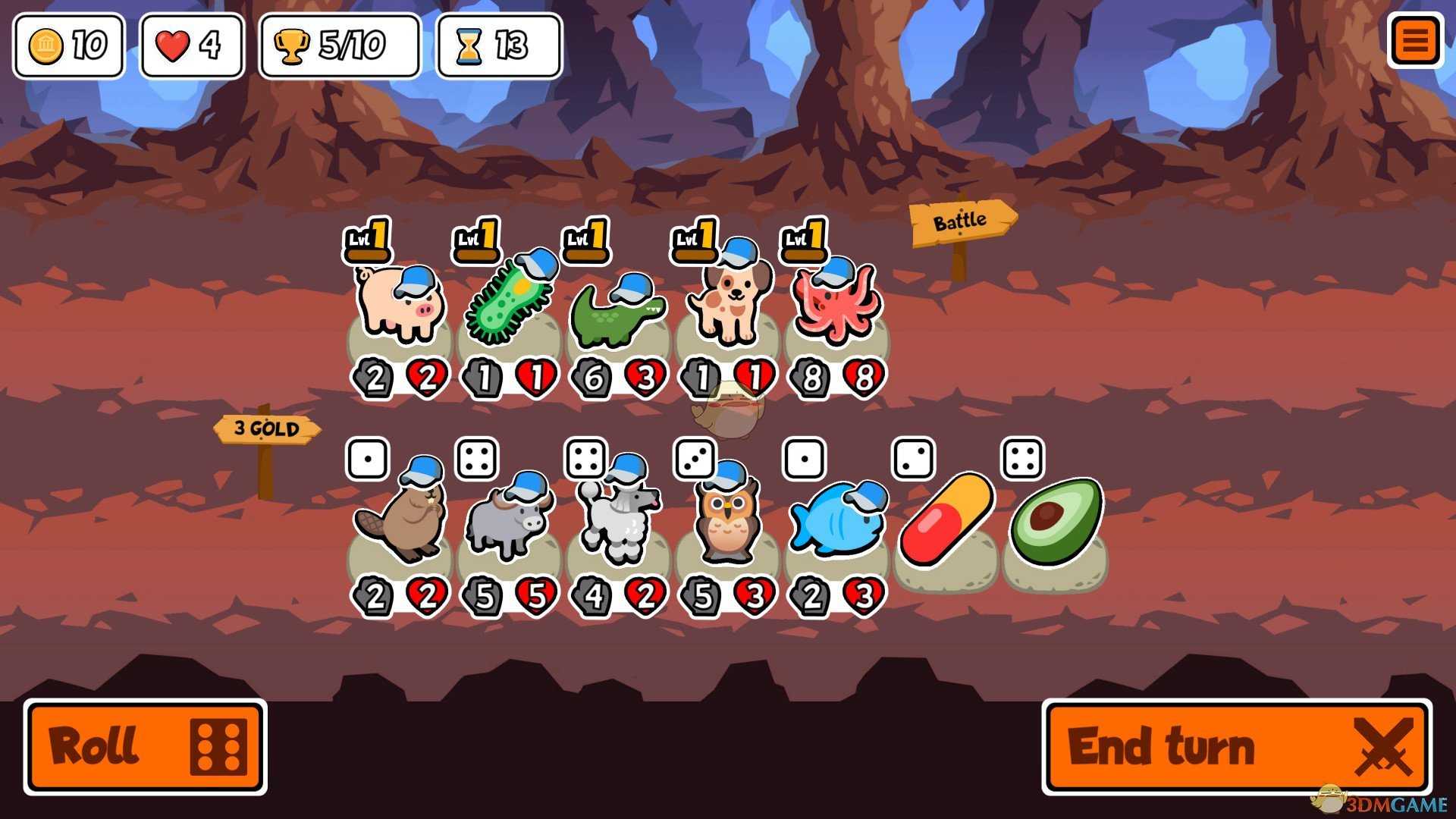This screenshot has width=1456, height=819.
Task: Click the single-pip die above the beaver
Action: [x=369, y=458]
